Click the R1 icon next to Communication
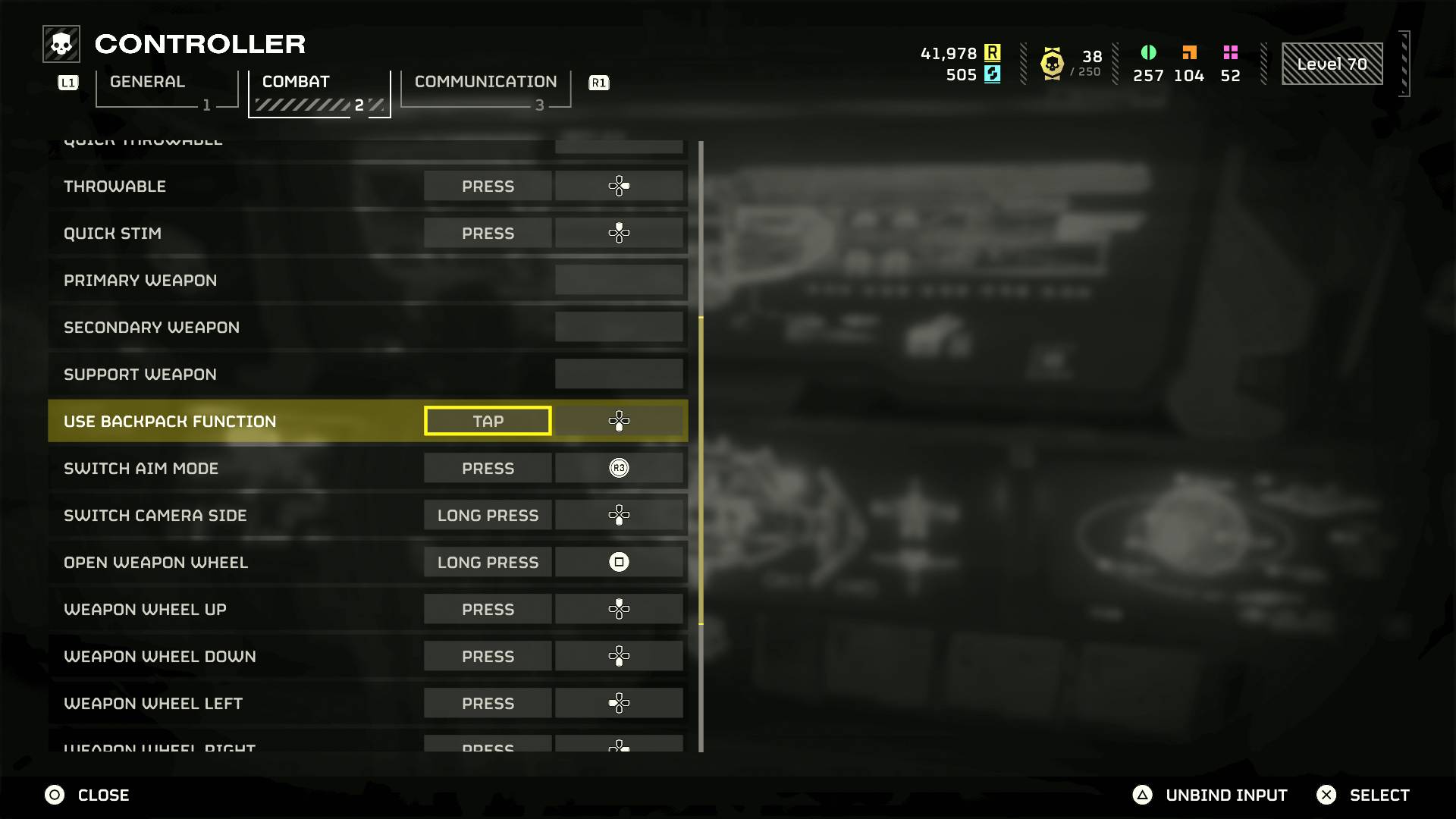The image size is (1456, 819). click(598, 83)
